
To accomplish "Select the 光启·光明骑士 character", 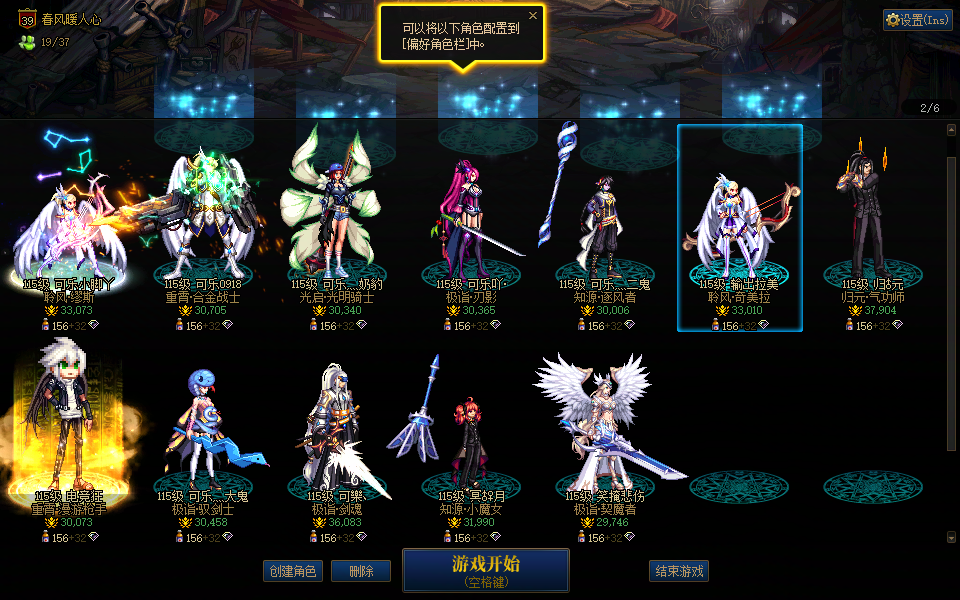I will tap(334, 225).
